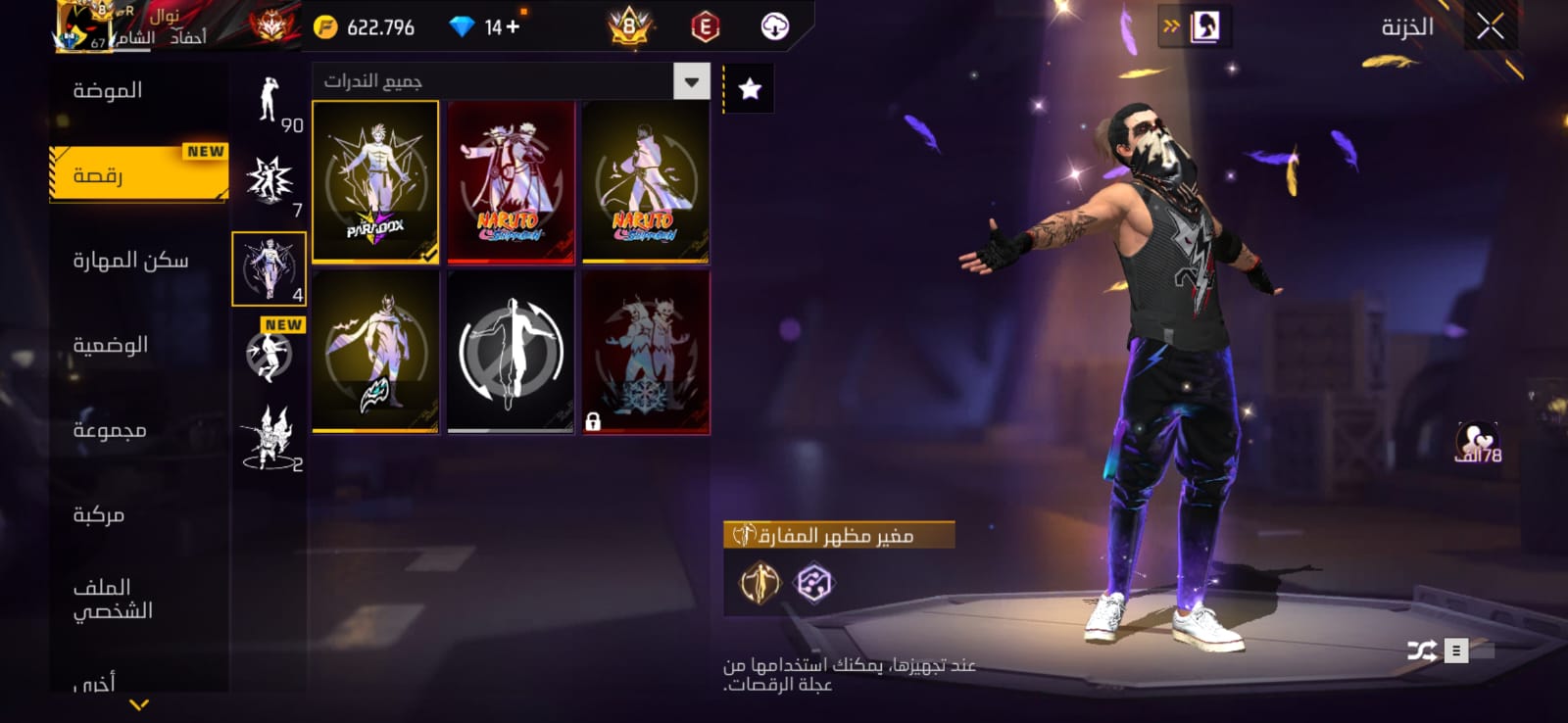The height and width of the screenshot is (723, 1568).
Task: Show the emote subcategory with 90 items
Action: click(x=269, y=102)
